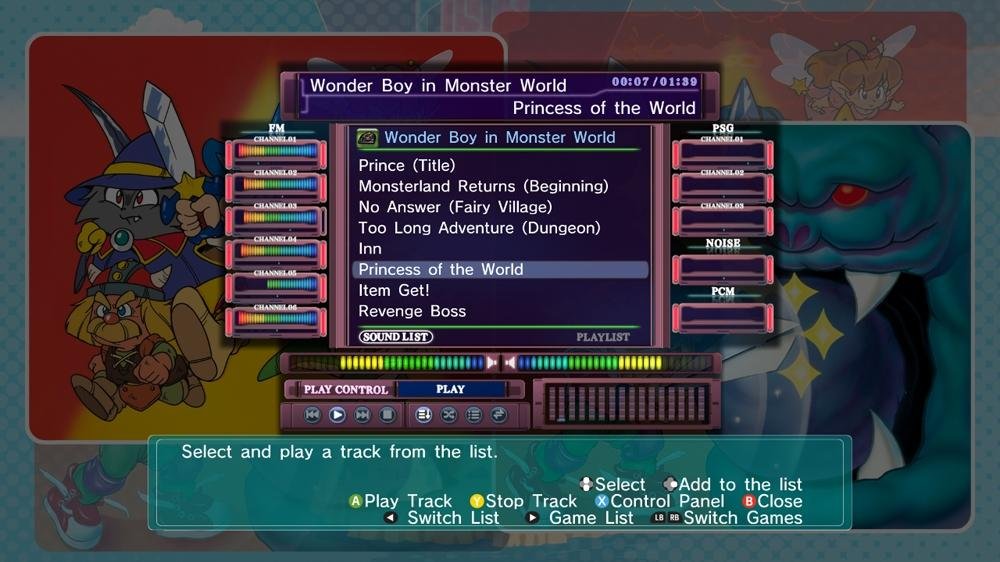Skip to the next track
The image size is (1000, 562).
(362, 415)
